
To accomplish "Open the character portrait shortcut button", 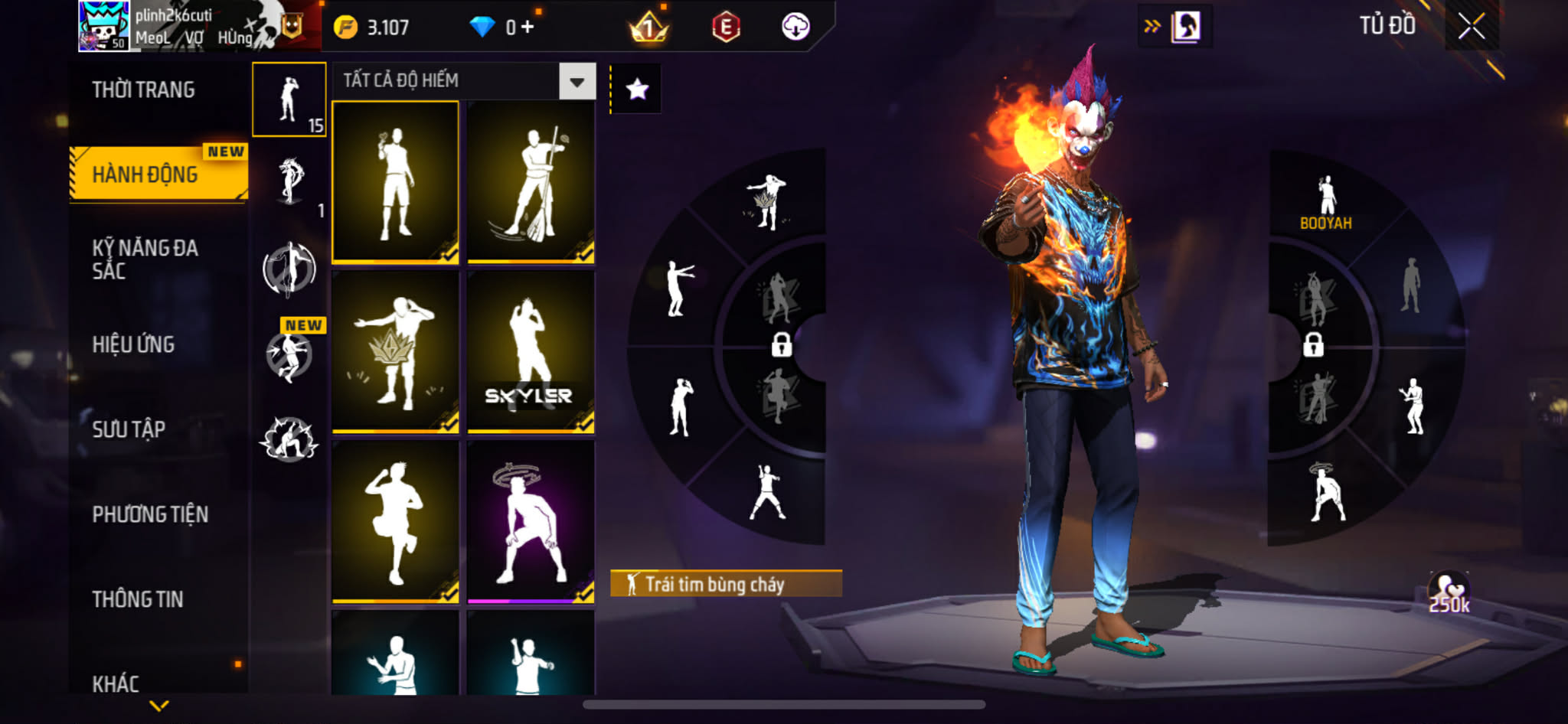I will click(x=1185, y=27).
